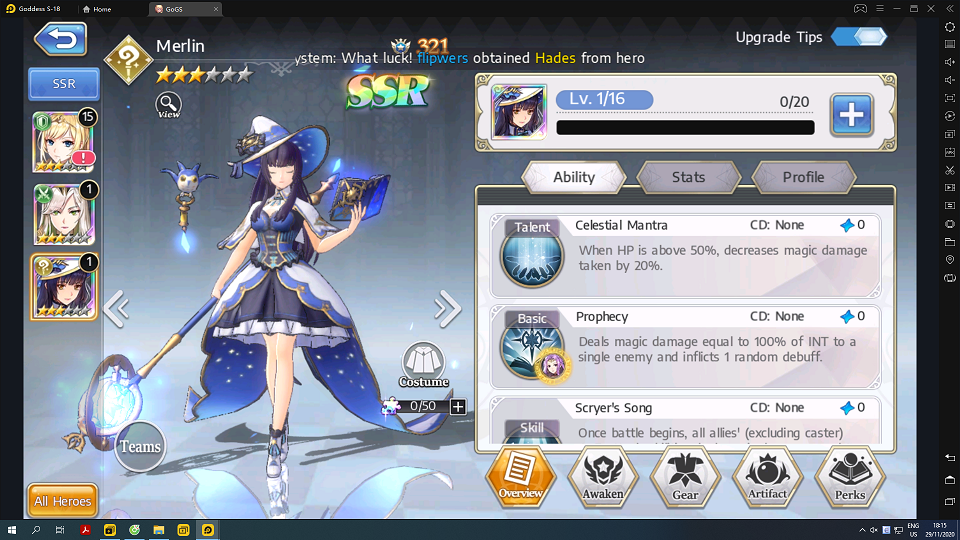
Task: Add experience with the blue plus button
Action: [x=851, y=115]
